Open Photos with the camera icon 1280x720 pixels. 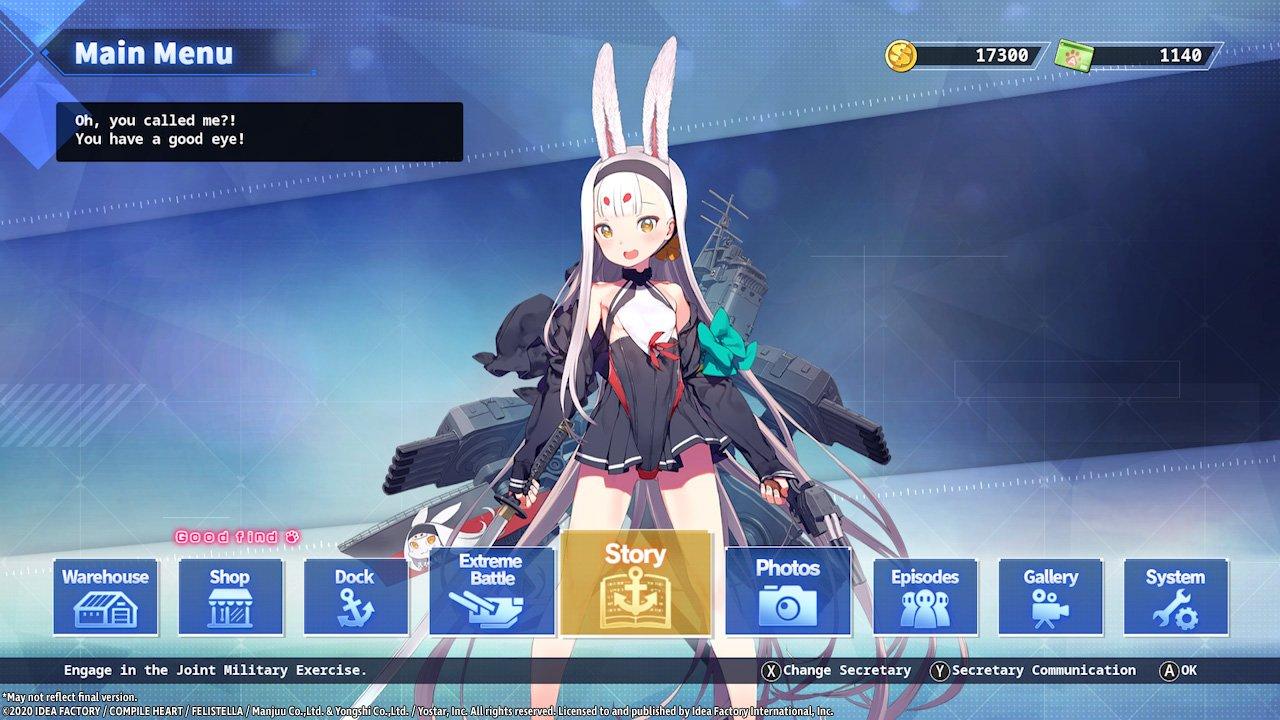click(789, 593)
